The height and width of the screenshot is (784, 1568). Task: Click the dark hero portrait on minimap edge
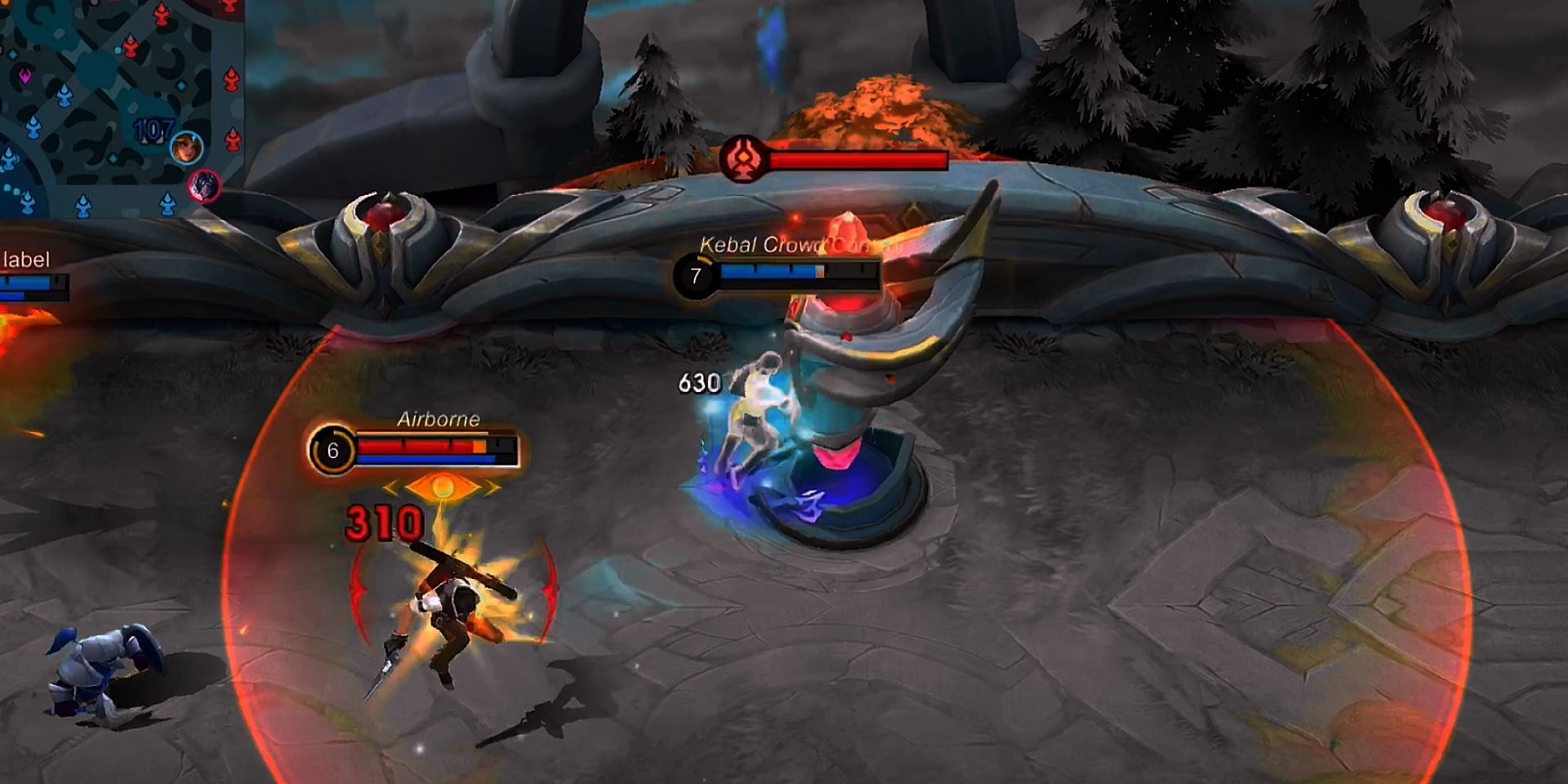point(204,186)
